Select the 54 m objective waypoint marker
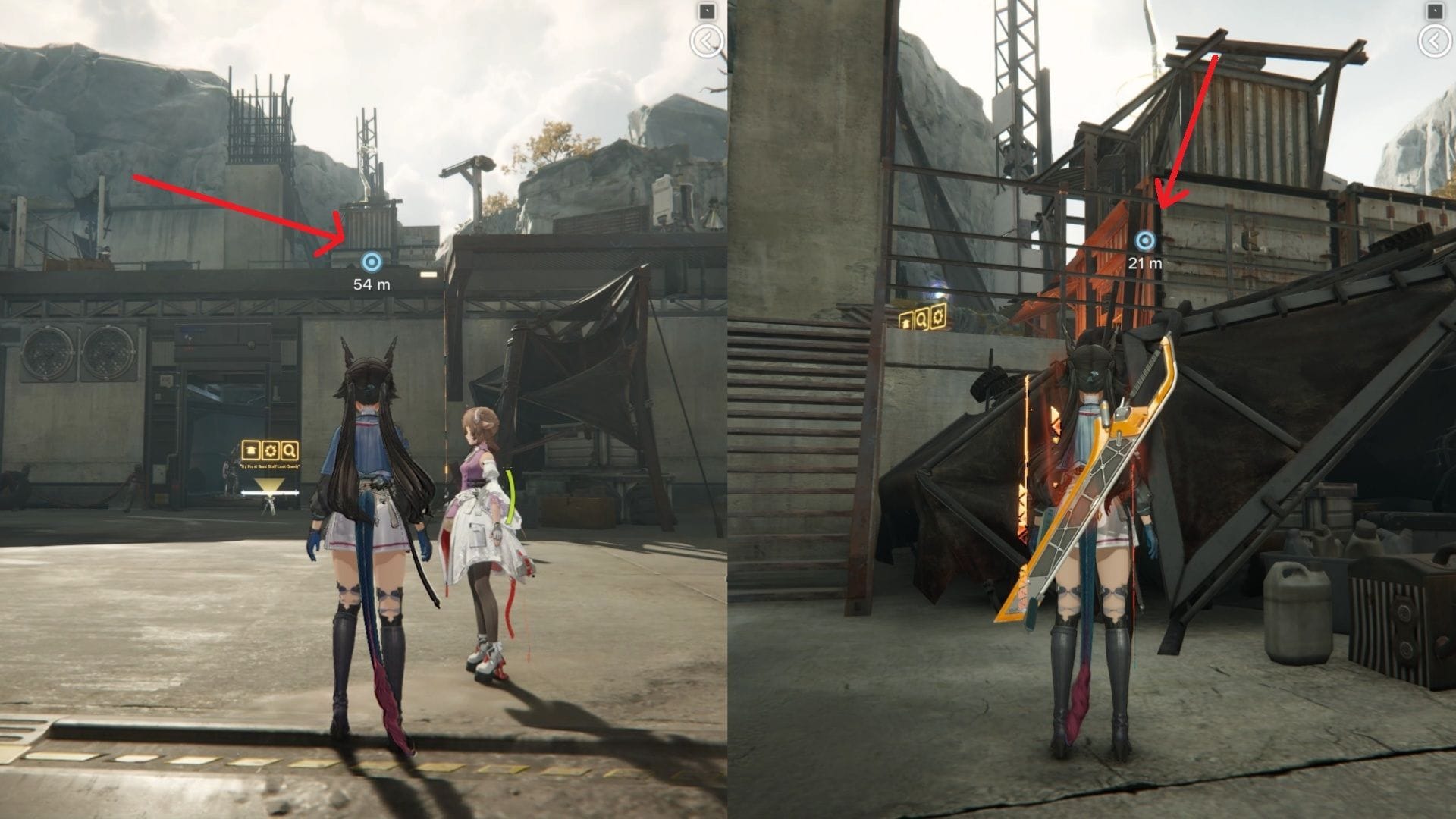 371,262
